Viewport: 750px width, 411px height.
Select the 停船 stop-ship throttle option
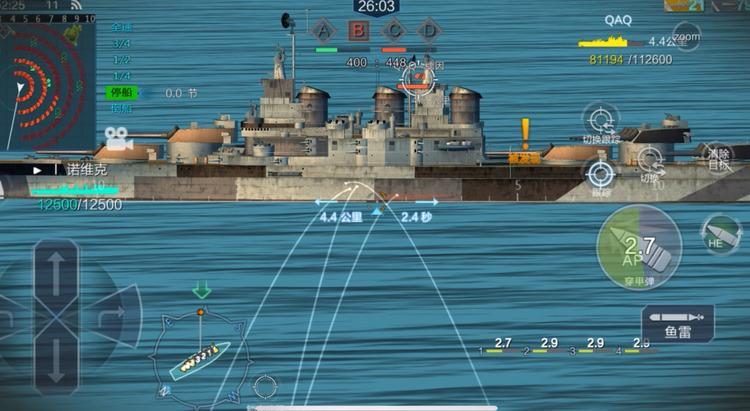pos(121,93)
